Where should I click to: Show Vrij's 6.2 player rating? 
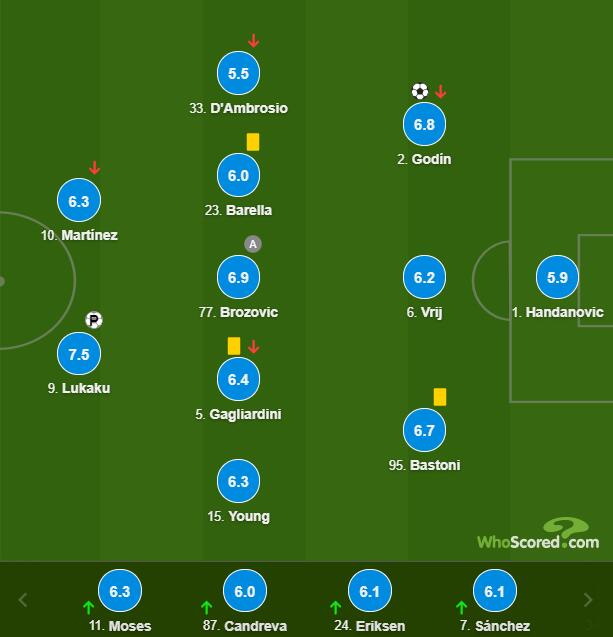(x=424, y=277)
